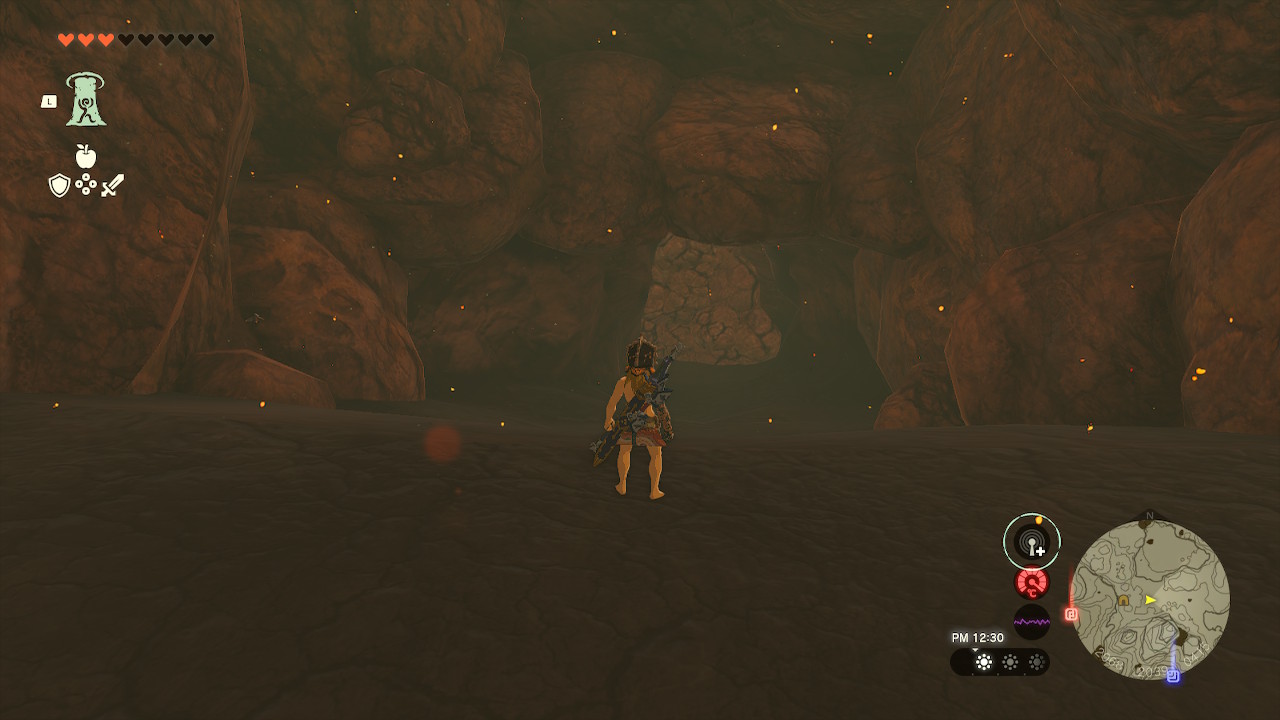Image resolution: width=1280 pixels, height=720 pixels.
Task: Click the red pin at minimap edge
Action: [x=1071, y=614]
